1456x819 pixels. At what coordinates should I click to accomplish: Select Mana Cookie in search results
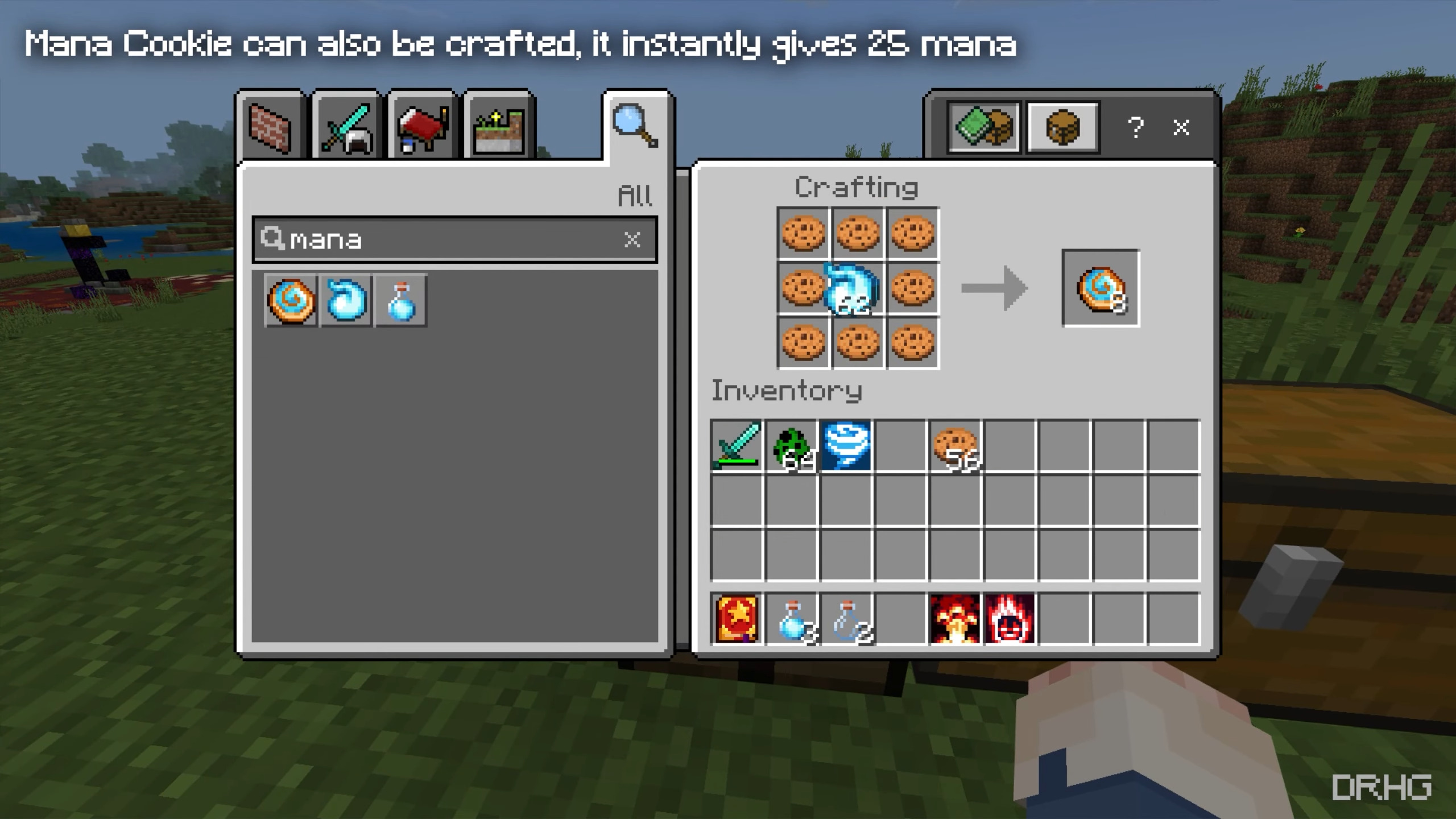point(291,300)
